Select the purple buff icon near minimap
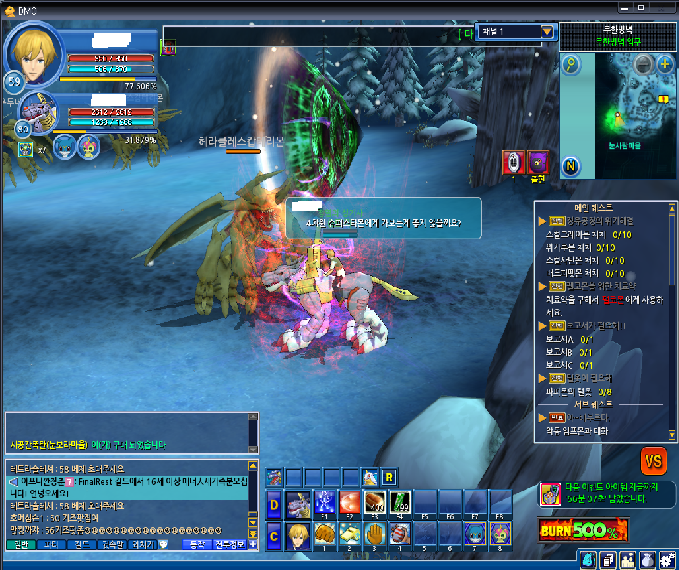The height and width of the screenshot is (570, 679). (x=538, y=161)
